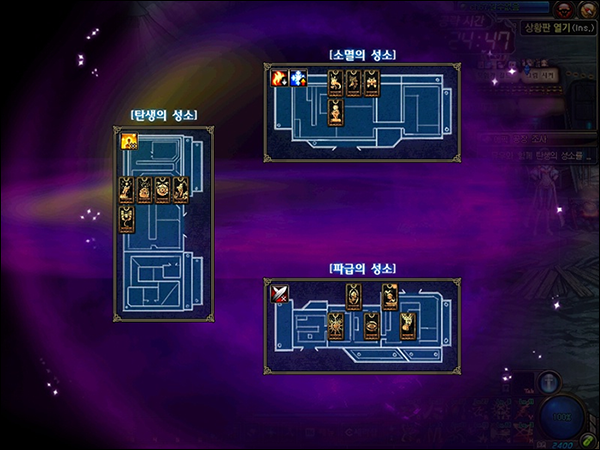Select the red sword icon in 파급의 성소
600x450 pixels.
279,294
